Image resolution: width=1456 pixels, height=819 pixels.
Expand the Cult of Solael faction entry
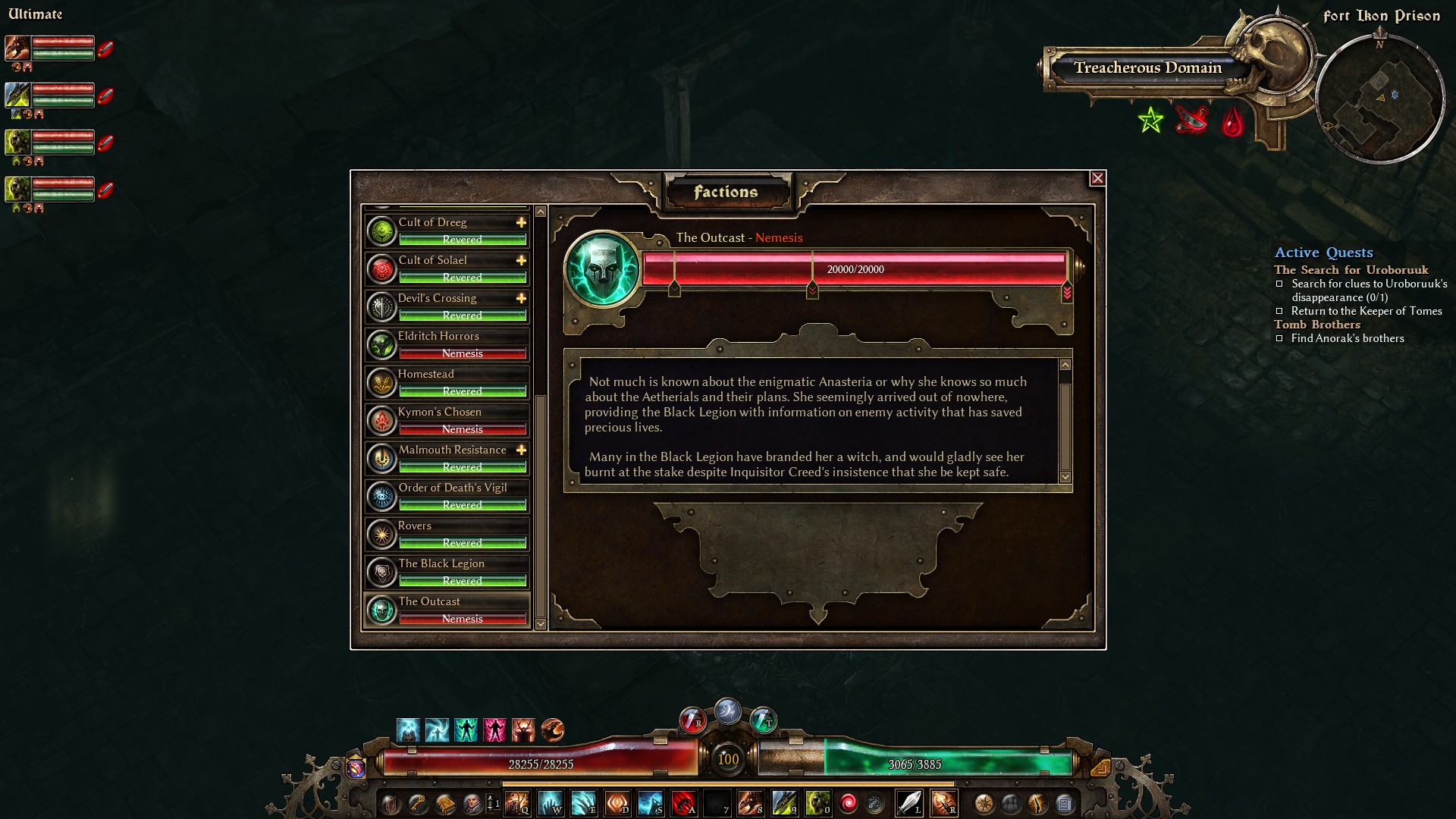520,260
